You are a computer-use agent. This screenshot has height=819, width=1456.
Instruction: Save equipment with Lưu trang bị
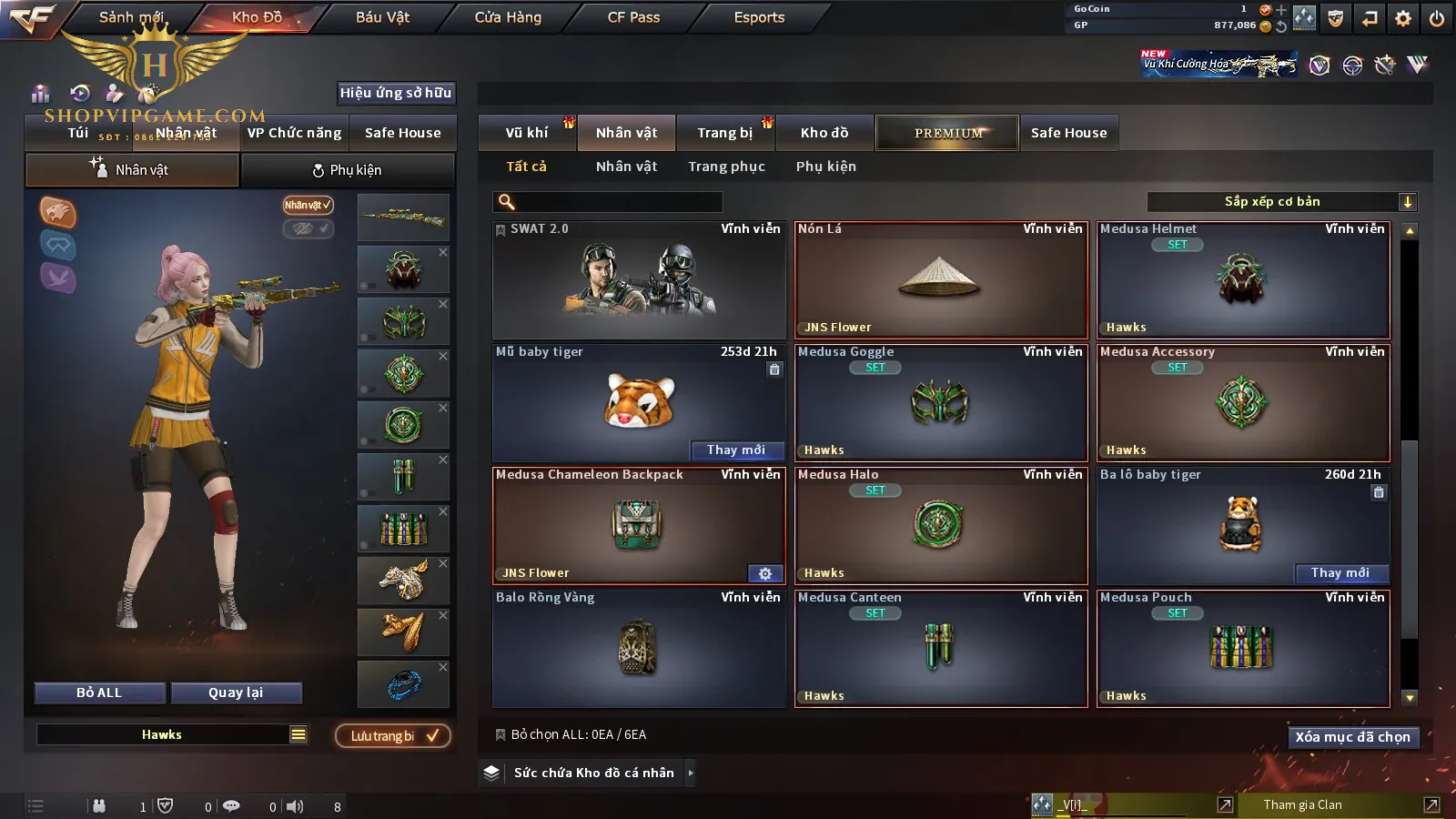(393, 736)
